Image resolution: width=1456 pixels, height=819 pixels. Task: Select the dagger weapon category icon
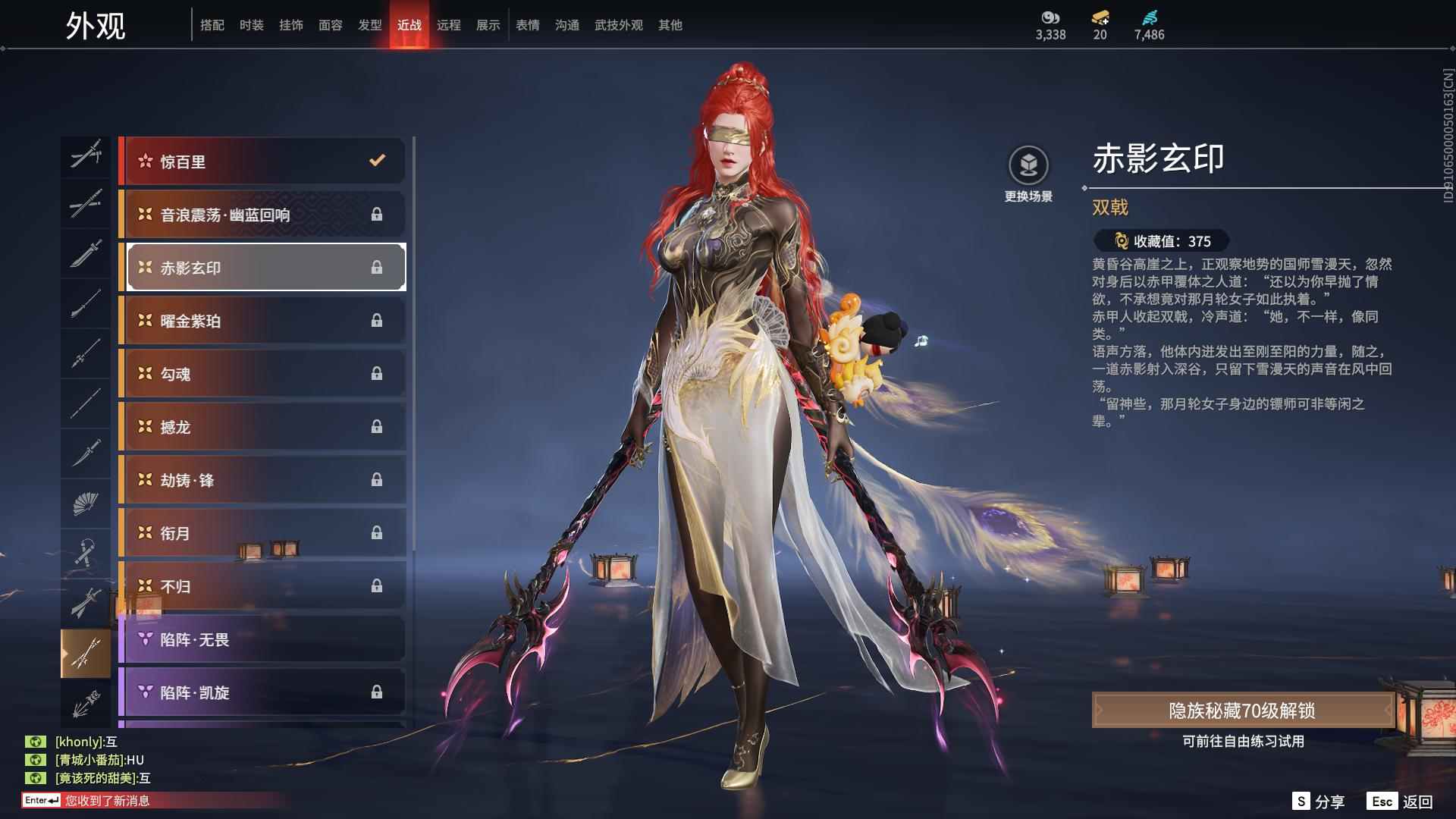[x=86, y=453]
